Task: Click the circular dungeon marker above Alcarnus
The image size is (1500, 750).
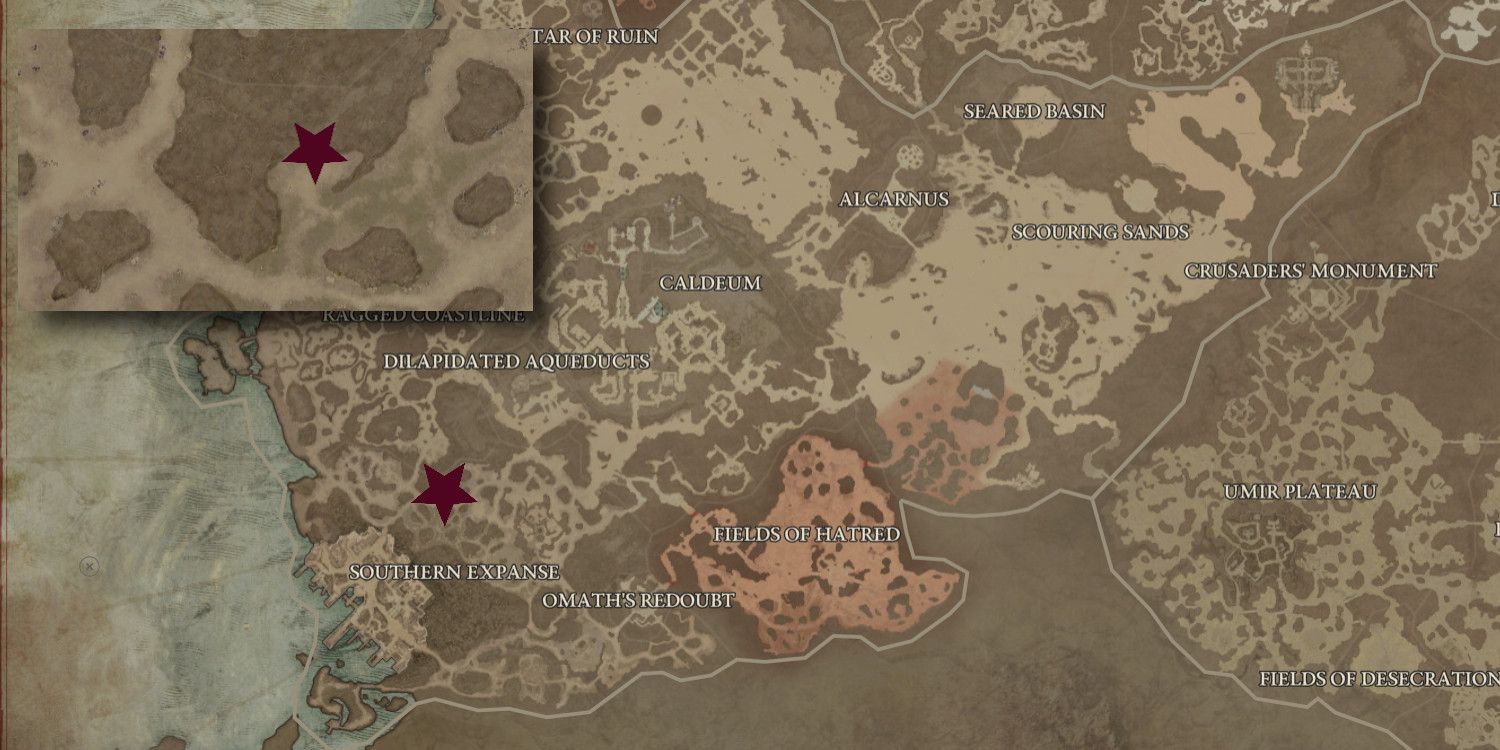Action: point(908,157)
